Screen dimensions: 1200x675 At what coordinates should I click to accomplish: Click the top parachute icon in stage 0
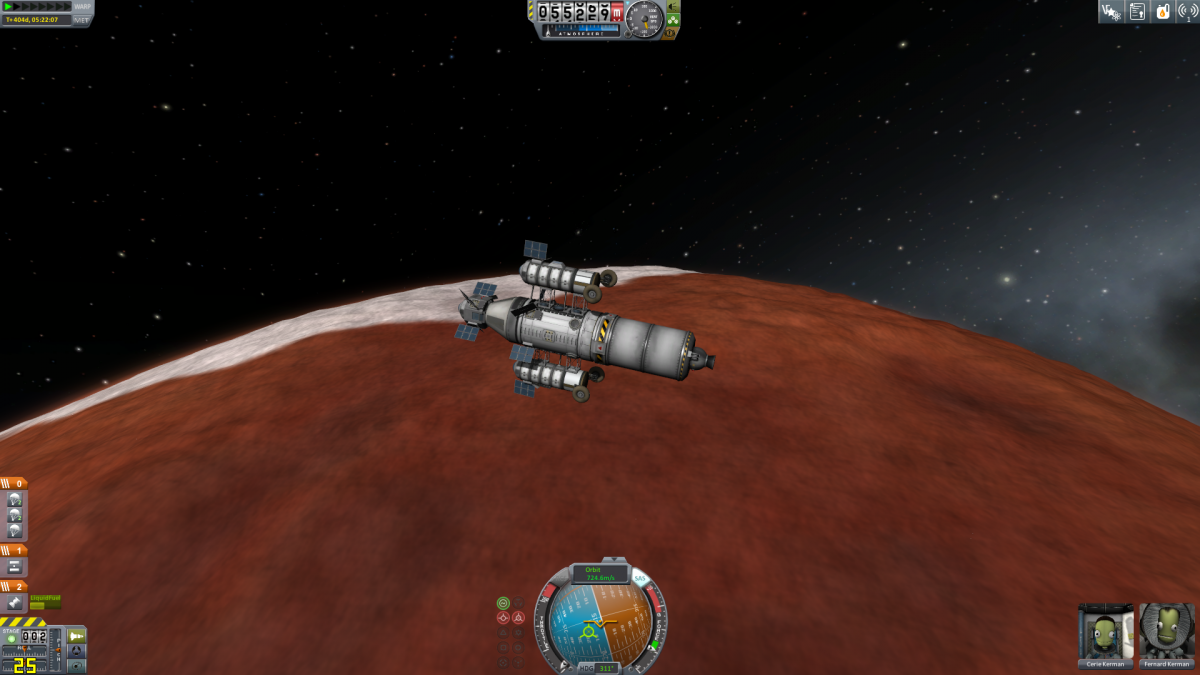point(15,499)
